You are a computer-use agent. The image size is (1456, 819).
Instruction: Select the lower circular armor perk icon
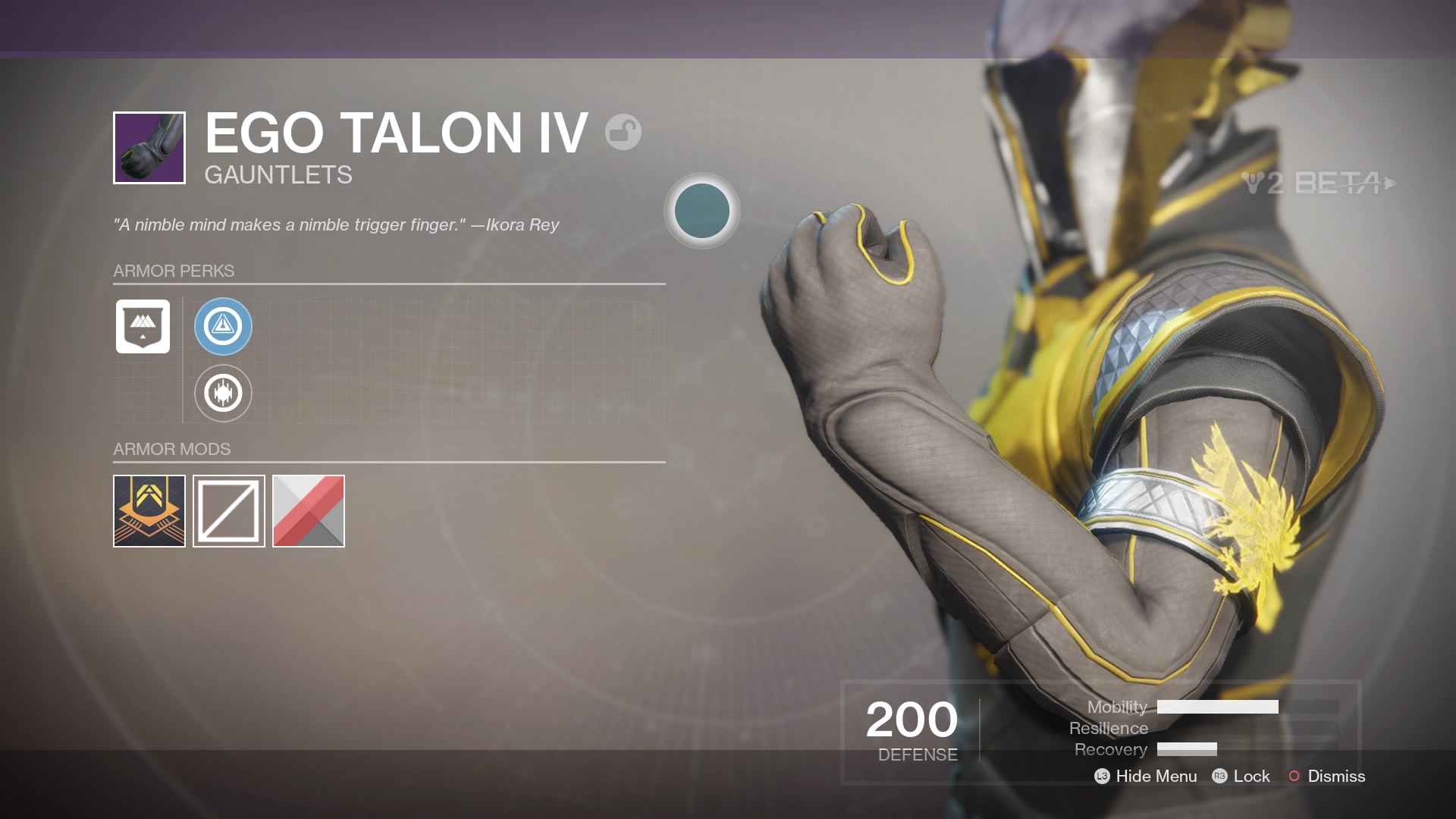click(223, 393)
